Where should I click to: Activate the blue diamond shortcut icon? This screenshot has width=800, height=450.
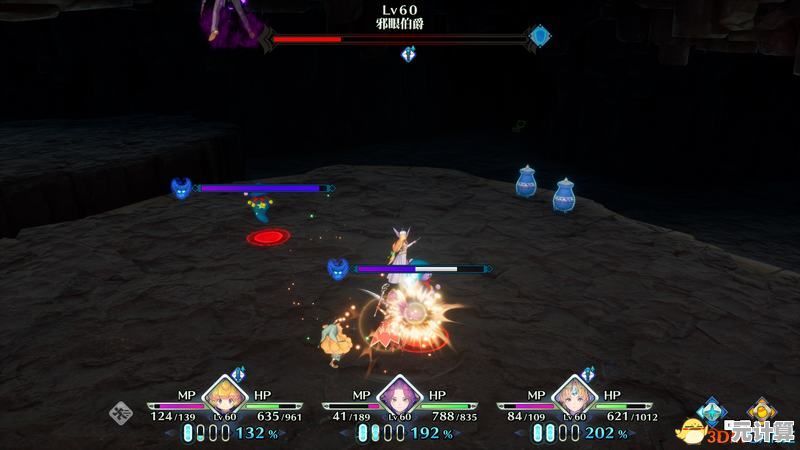click(x=712, y=410)
